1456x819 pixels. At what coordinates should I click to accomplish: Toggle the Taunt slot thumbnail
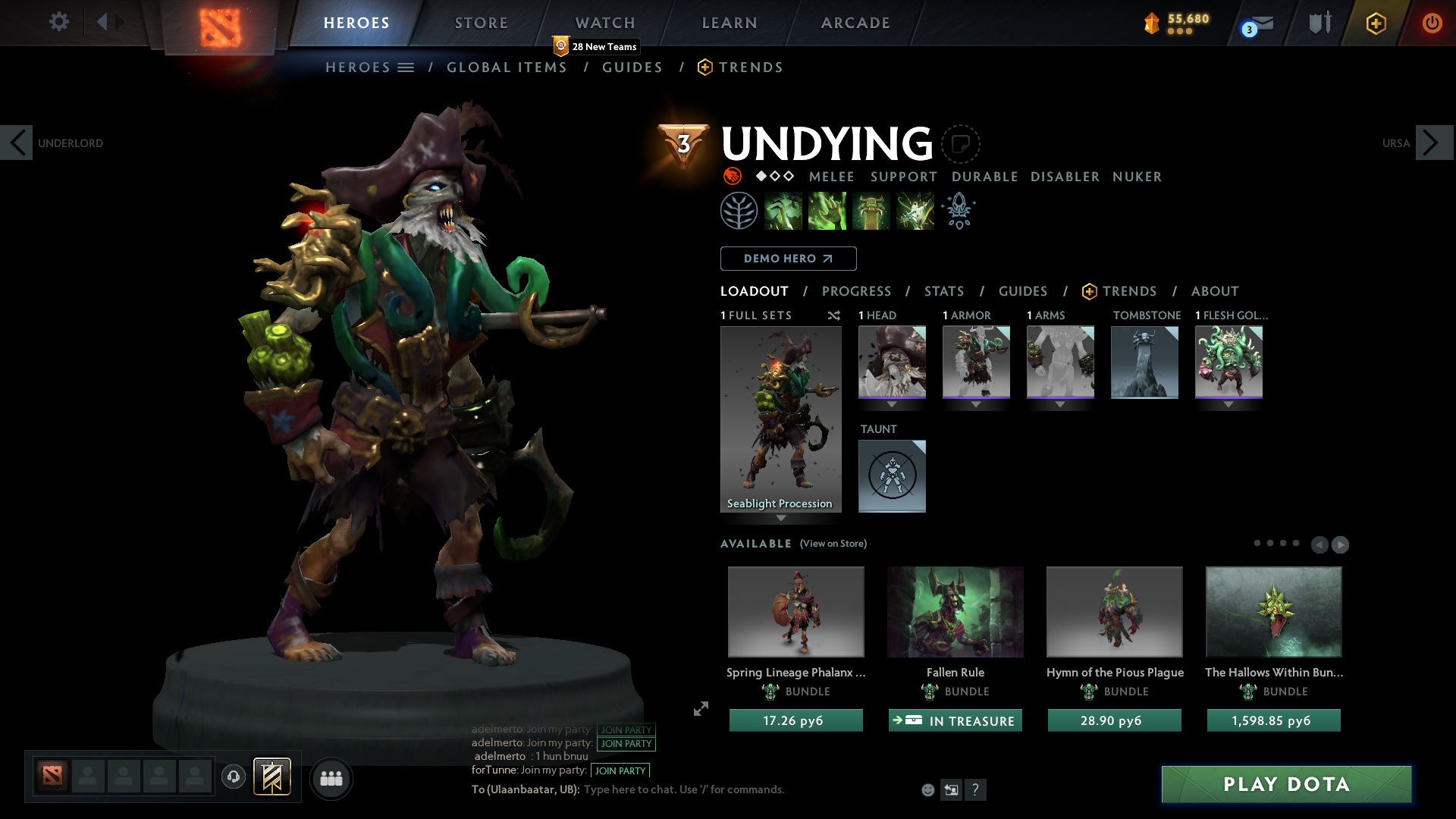pyautogui.click(x=892, y=476)
